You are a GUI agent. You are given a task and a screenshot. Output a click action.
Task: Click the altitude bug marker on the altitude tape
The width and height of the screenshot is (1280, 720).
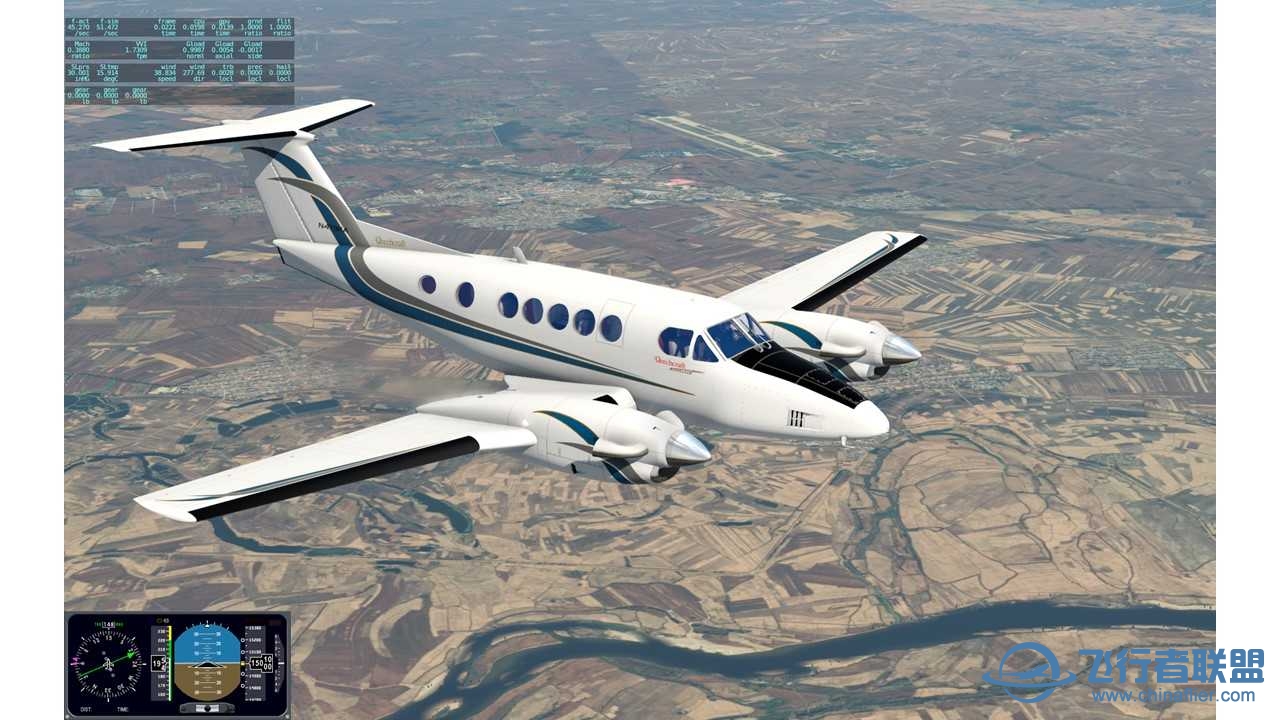(x=243, y=663)
